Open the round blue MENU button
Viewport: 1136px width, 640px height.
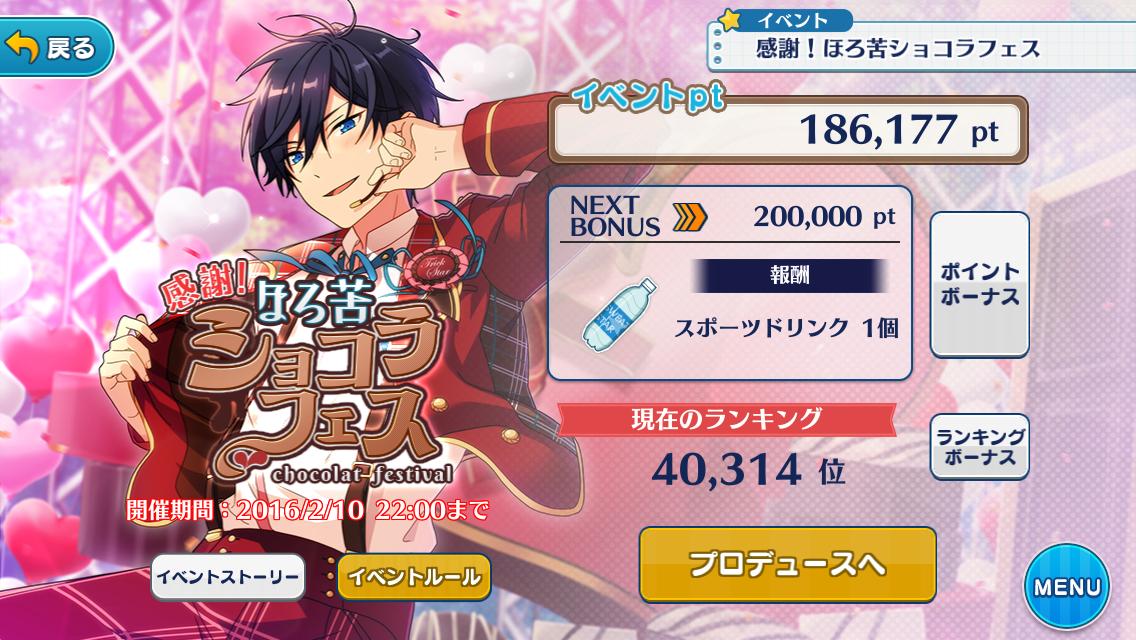pos(1066,587)
